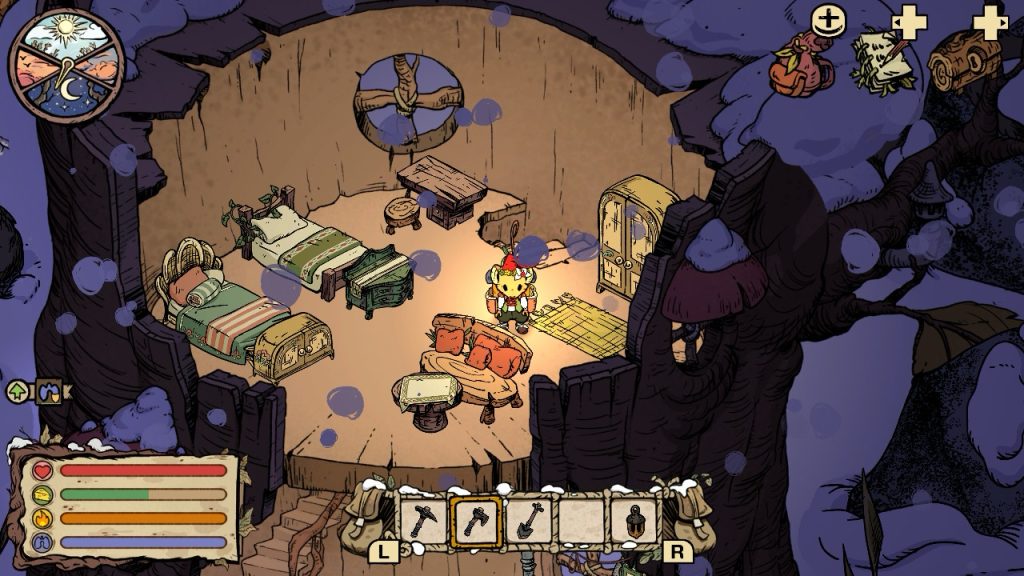Open the journal notes icon
This screenshot has width=1024, height=576.
pos(882,62)
